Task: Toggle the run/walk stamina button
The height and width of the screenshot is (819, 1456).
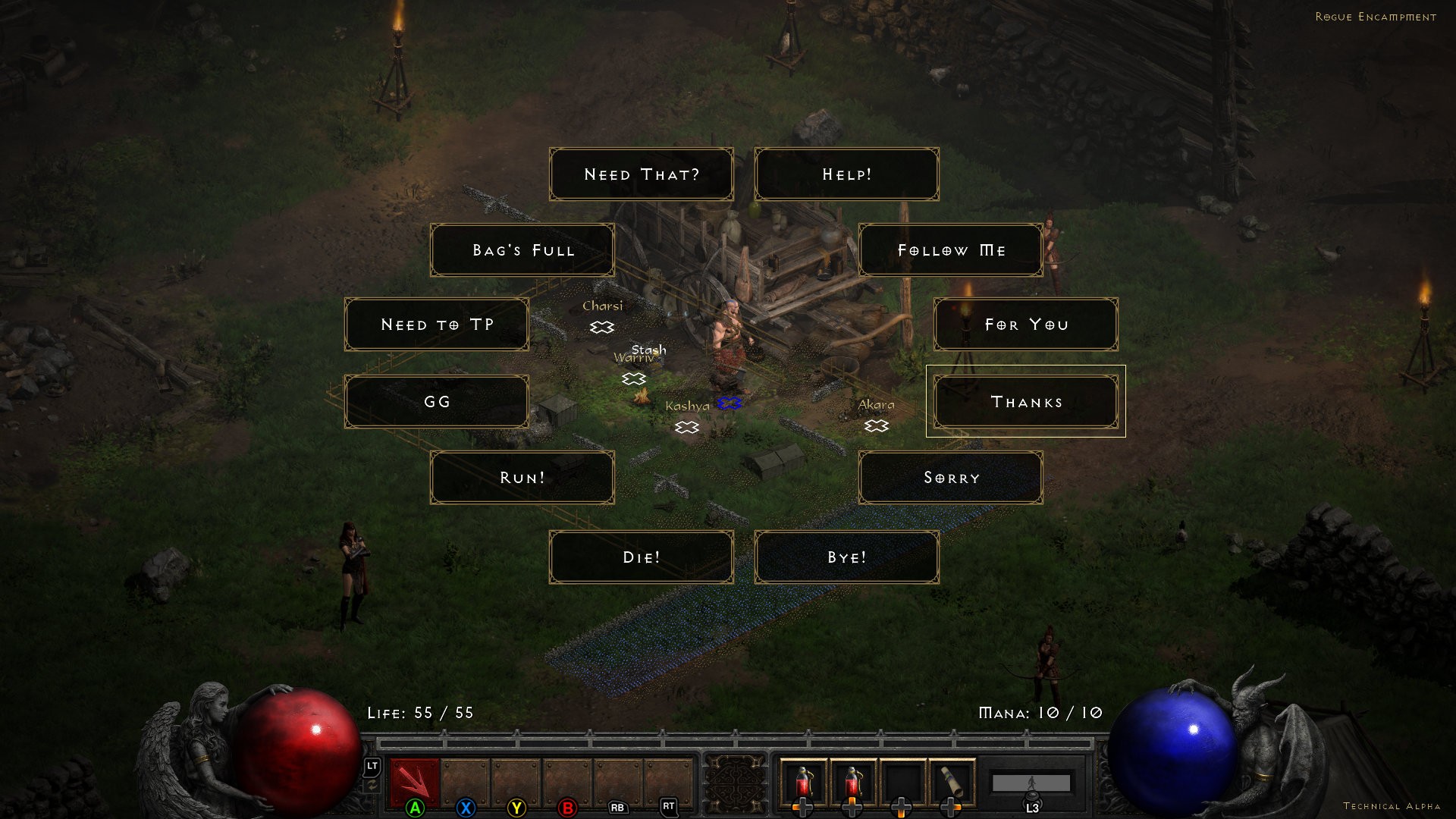Action: (x=1031, y=783)
